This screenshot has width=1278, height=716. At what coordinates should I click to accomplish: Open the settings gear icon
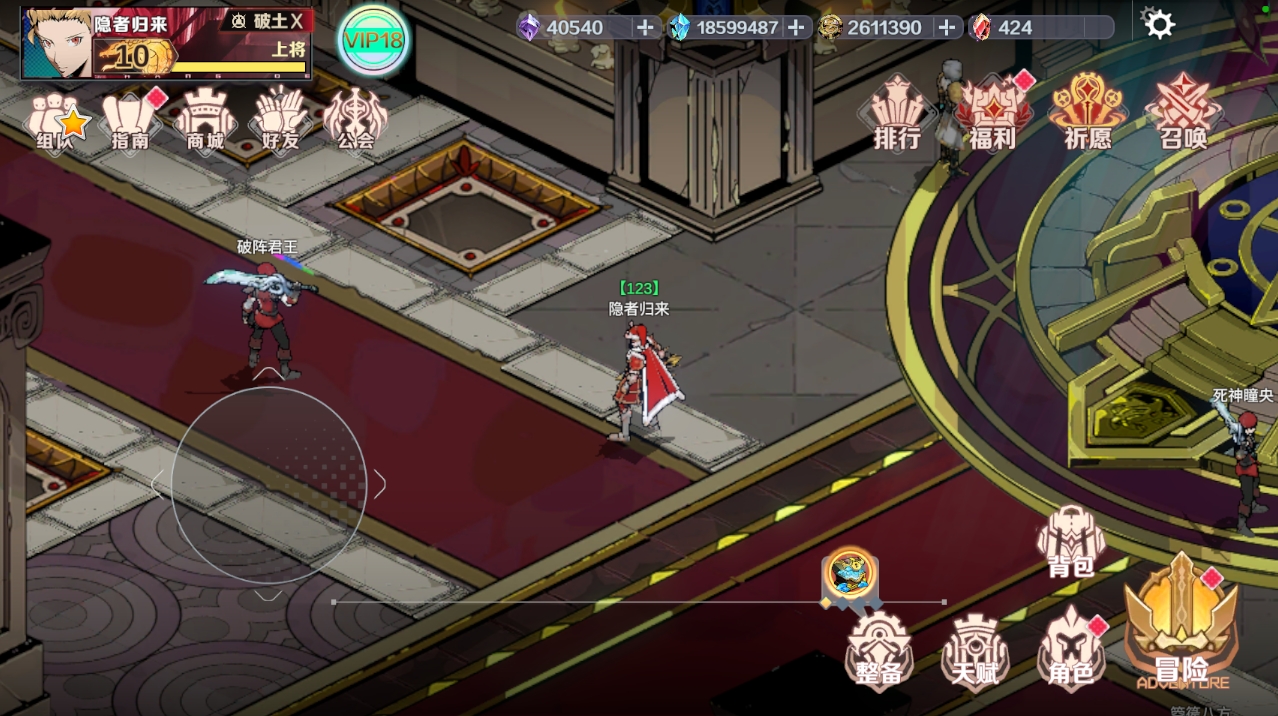(1158, 23)
